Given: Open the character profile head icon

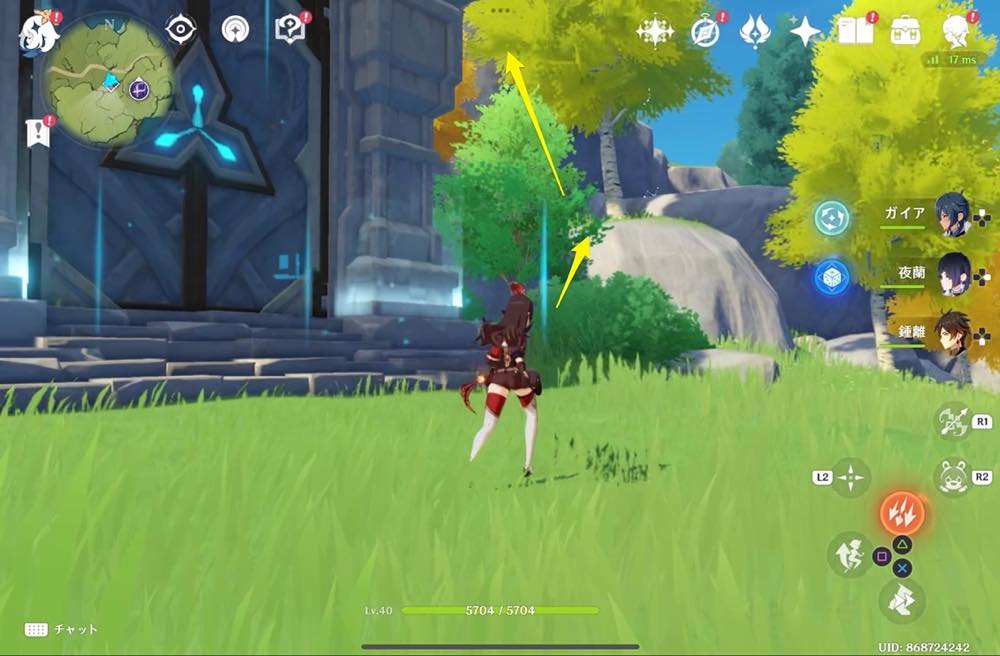Looking at the screenshot, I should coord(958,31).
